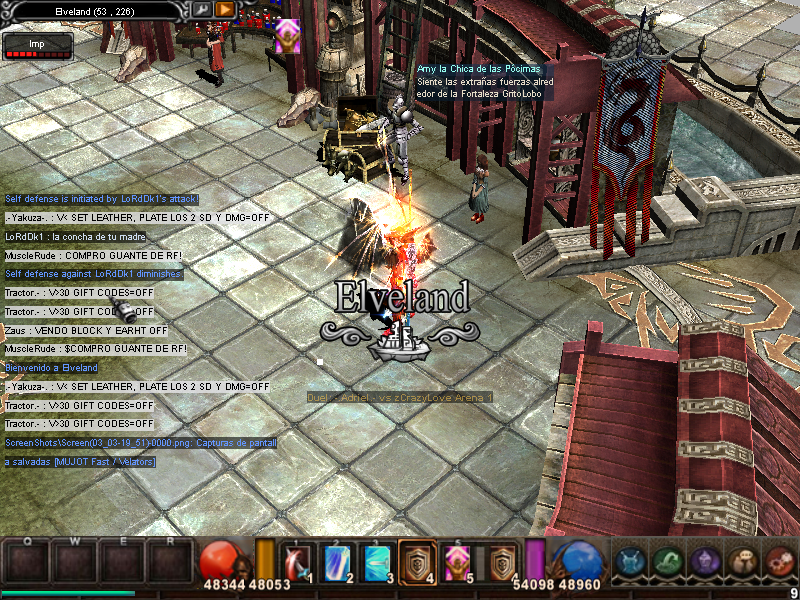Click the orange play arrow button
Screen dimensions: 800x600
225,9
